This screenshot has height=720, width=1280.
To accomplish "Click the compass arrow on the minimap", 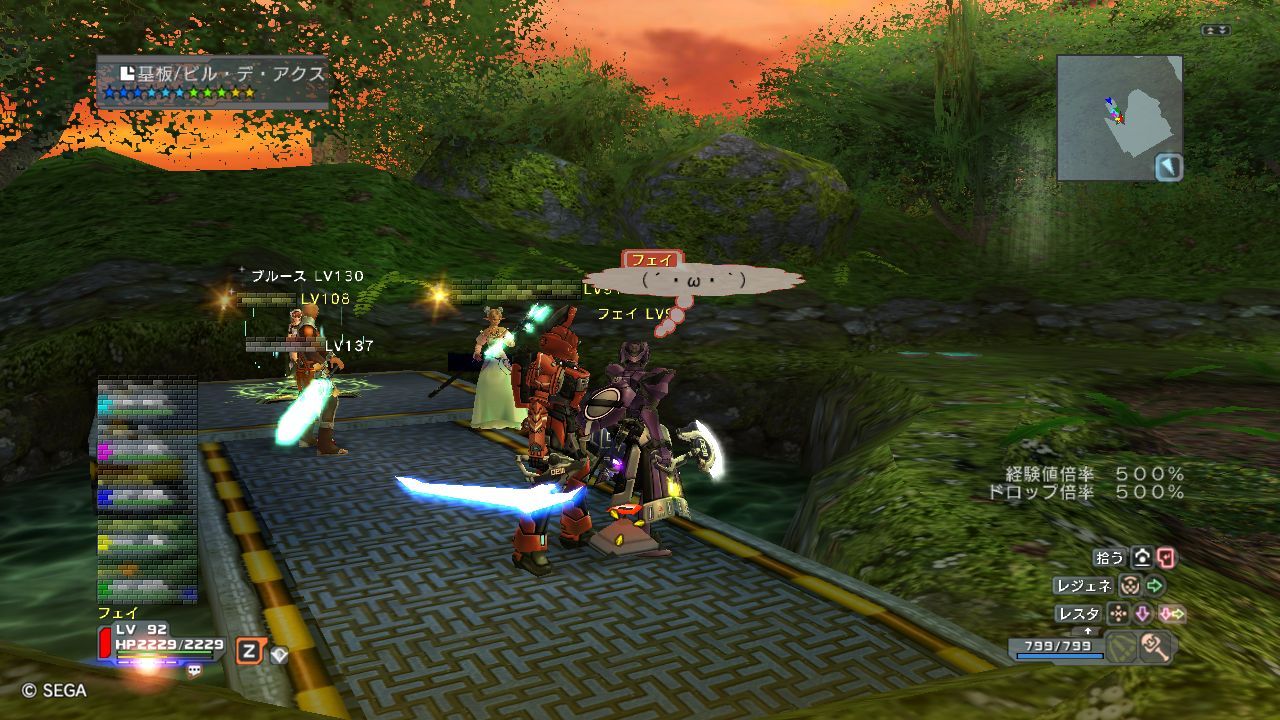I will pos(1168,166).
